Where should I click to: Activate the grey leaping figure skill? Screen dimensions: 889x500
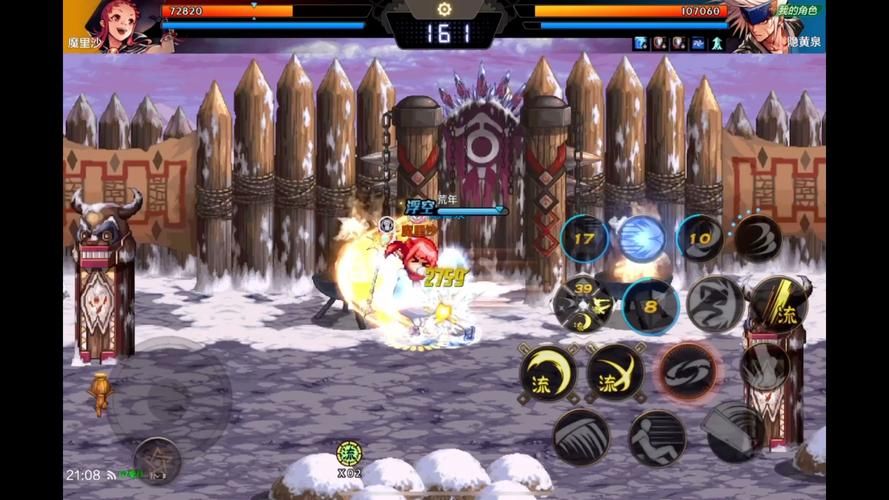(x=715, y=304)
